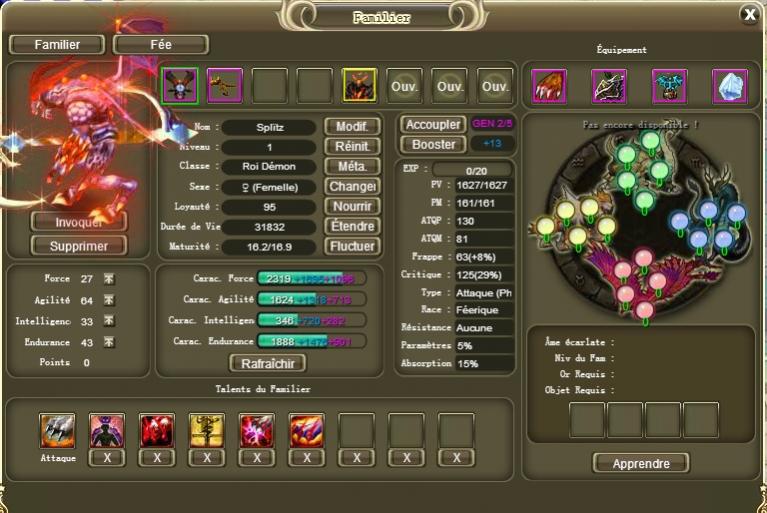Add a point to Endurance
Image resolution: width=767 pixels, height=513 pixels.
click(x=109, y=342)
